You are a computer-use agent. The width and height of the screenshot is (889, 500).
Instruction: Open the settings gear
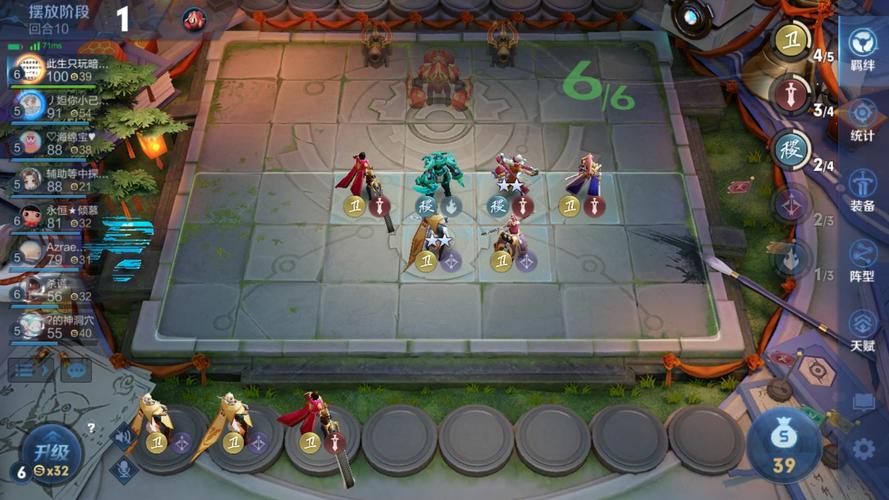pyautogui.click(x=863, y=449)
